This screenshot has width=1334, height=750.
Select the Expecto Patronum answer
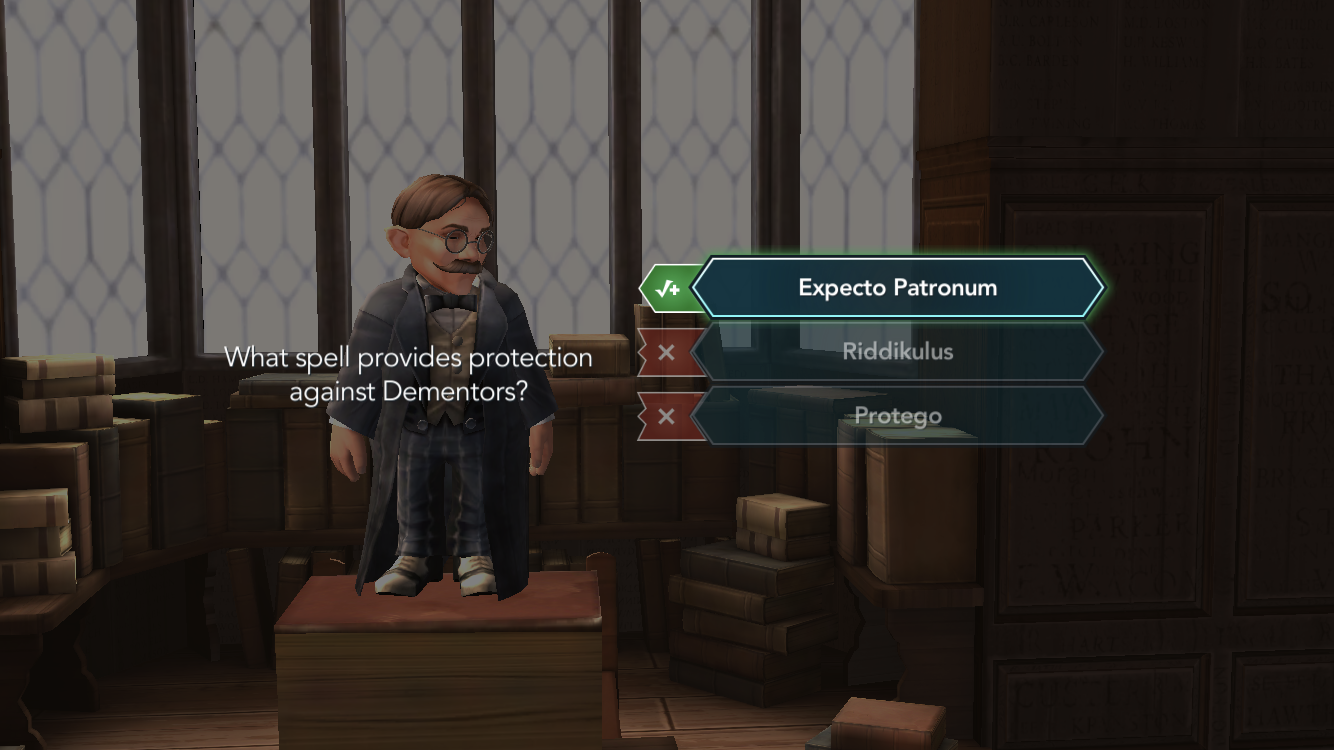896,287
